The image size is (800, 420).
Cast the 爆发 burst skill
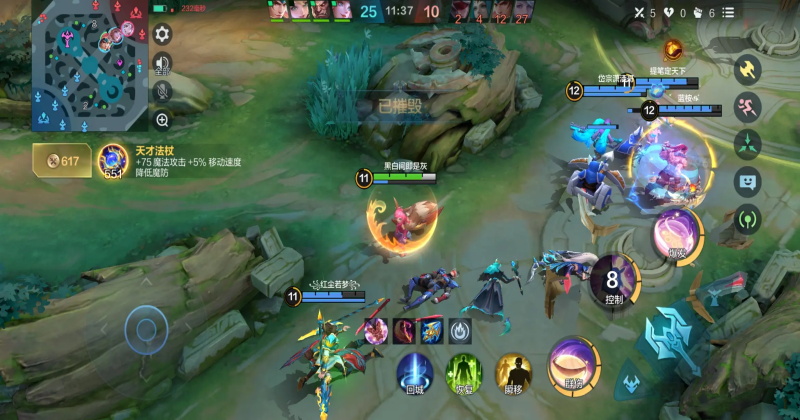(x=678, y=232)
